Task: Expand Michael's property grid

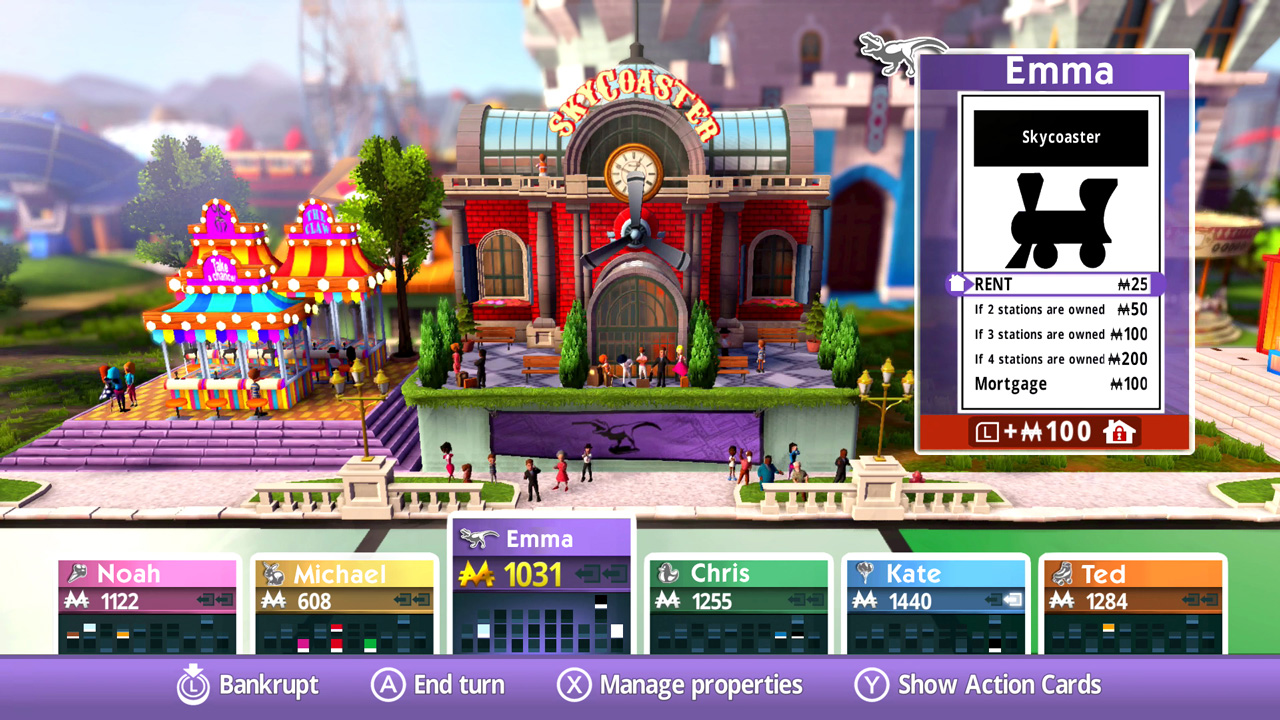Action: pos(345,632)
